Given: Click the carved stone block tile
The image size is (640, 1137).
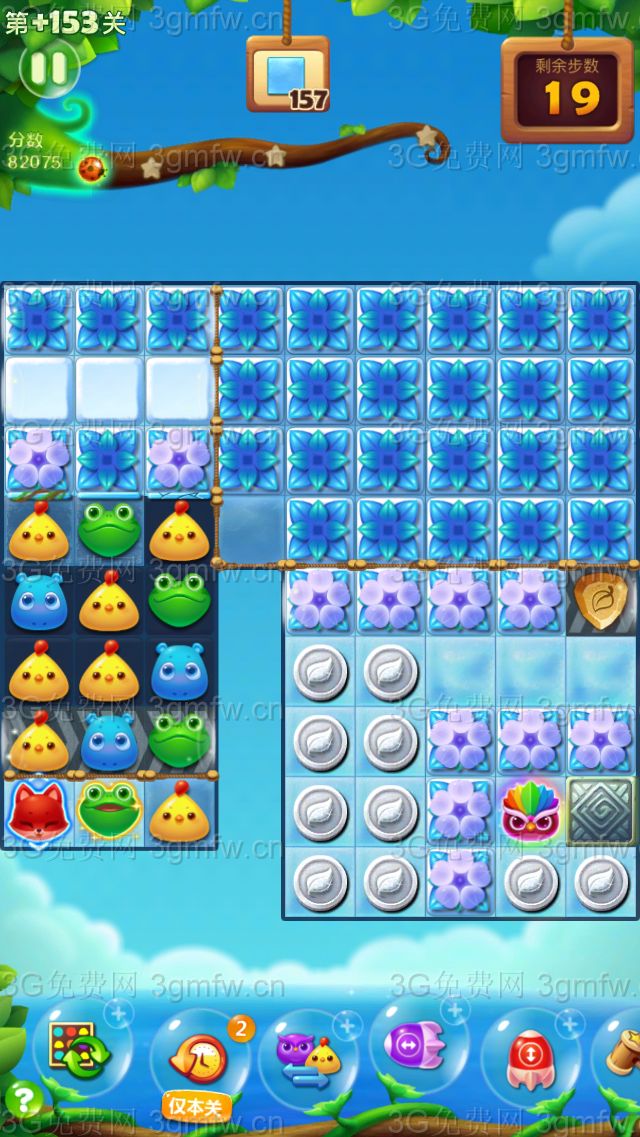Looking at the screenshot, I should pos(600,812).
